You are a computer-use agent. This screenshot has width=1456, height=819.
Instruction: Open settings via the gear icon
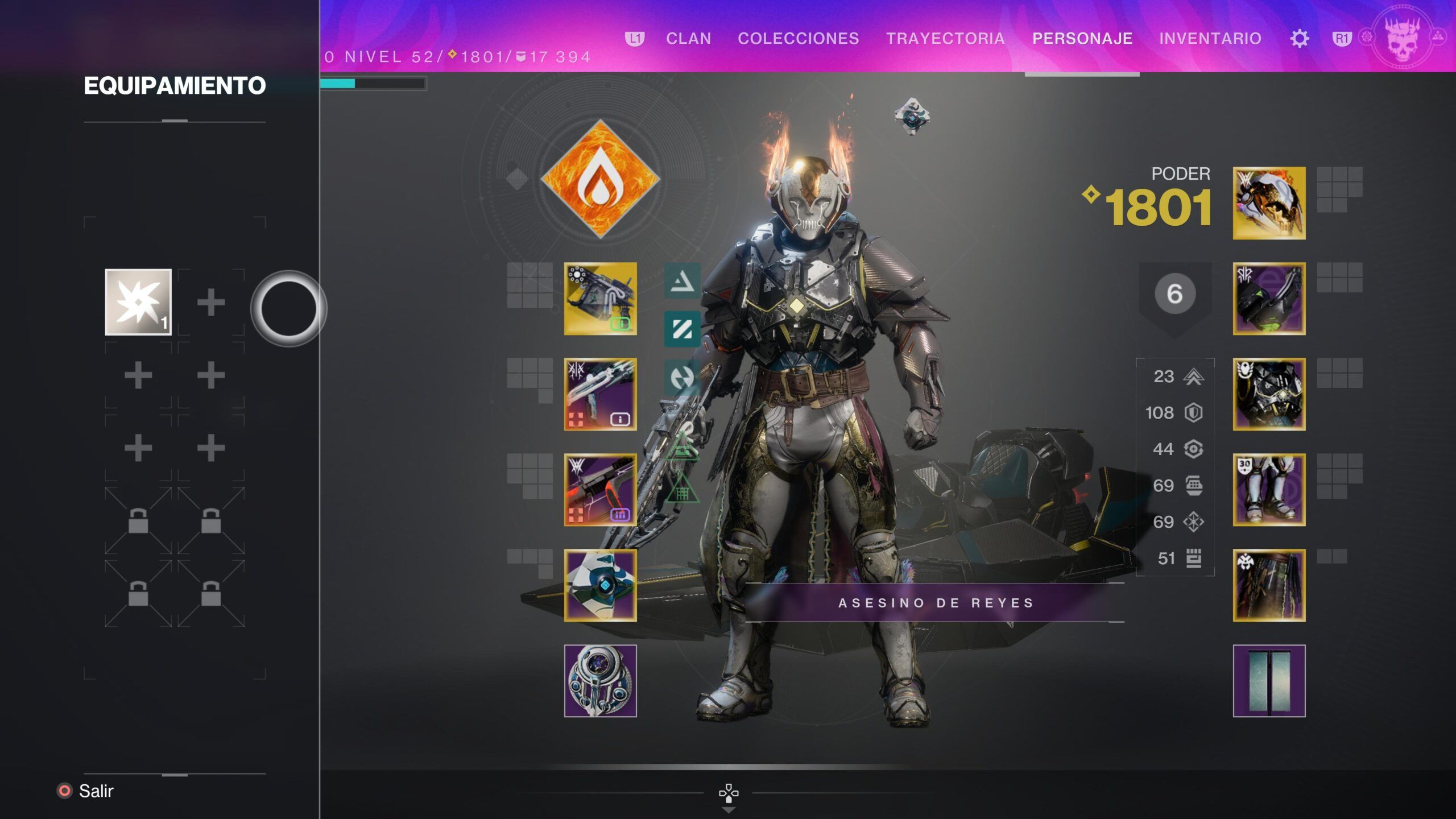coord(1300,39)
